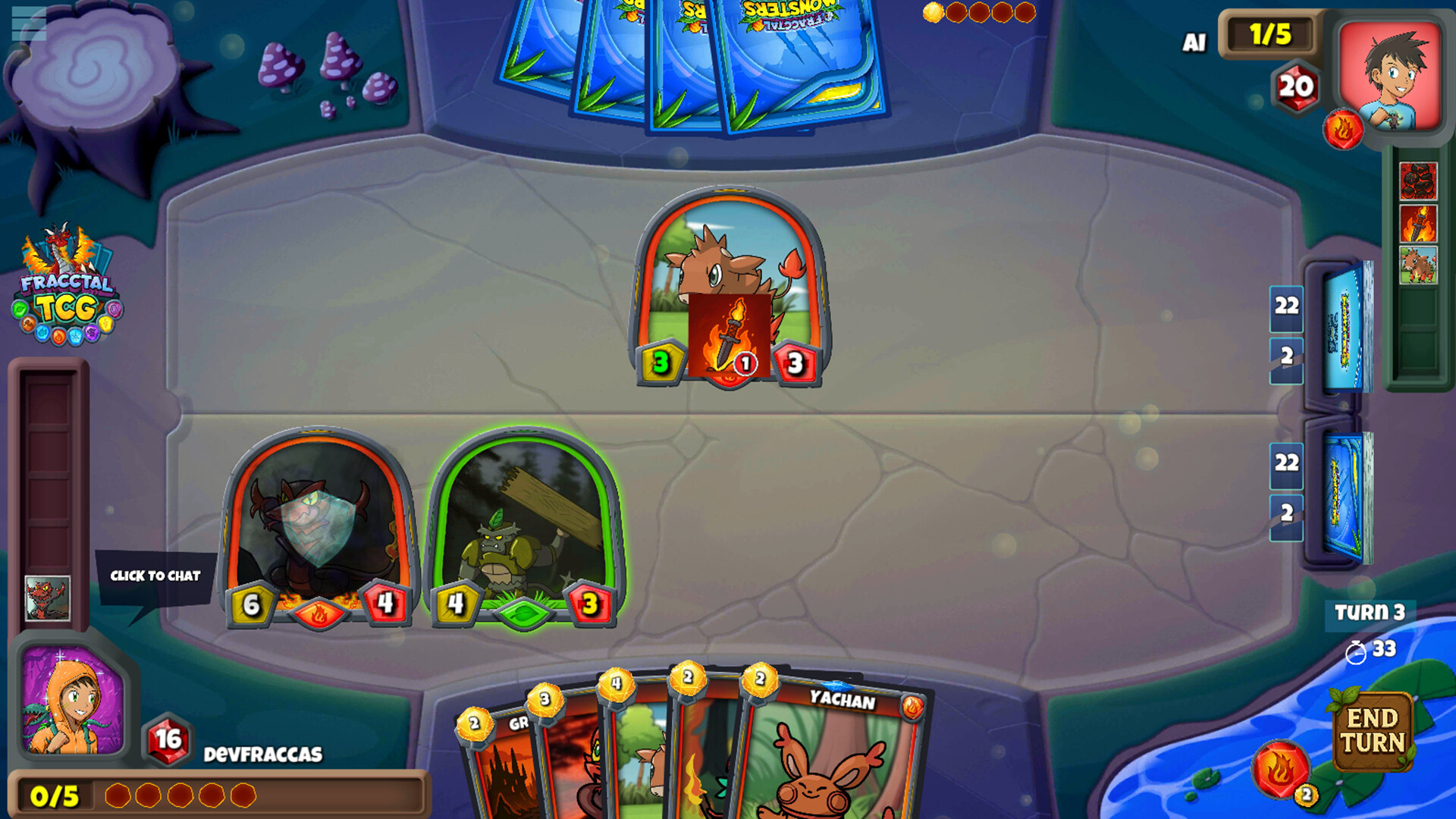Click the green element orb under the logo
The height and width of the screenshot is (819, 1456).
[19, 309]
